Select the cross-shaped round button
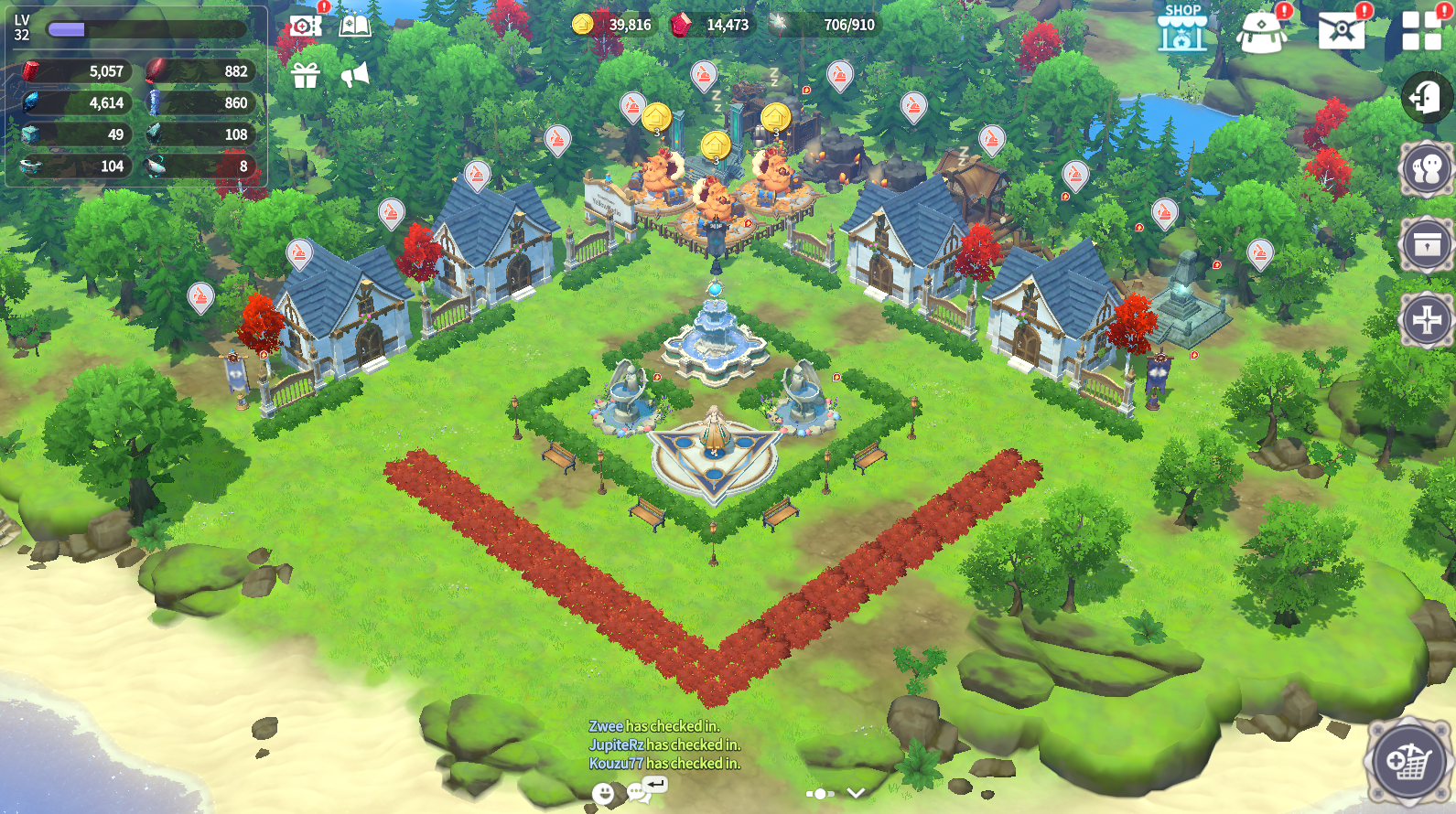 [1426, 320]
